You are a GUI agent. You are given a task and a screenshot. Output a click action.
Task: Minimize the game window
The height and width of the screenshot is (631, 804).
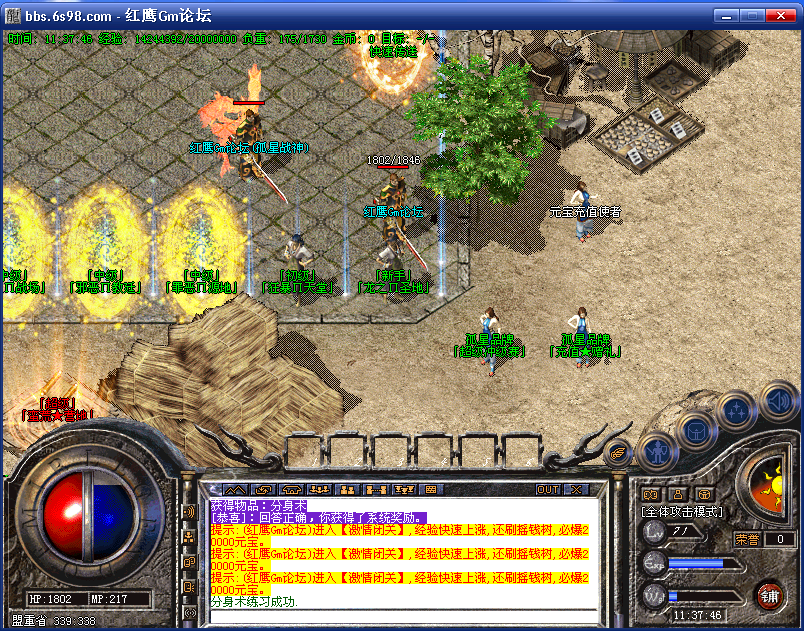click(723, 15)
